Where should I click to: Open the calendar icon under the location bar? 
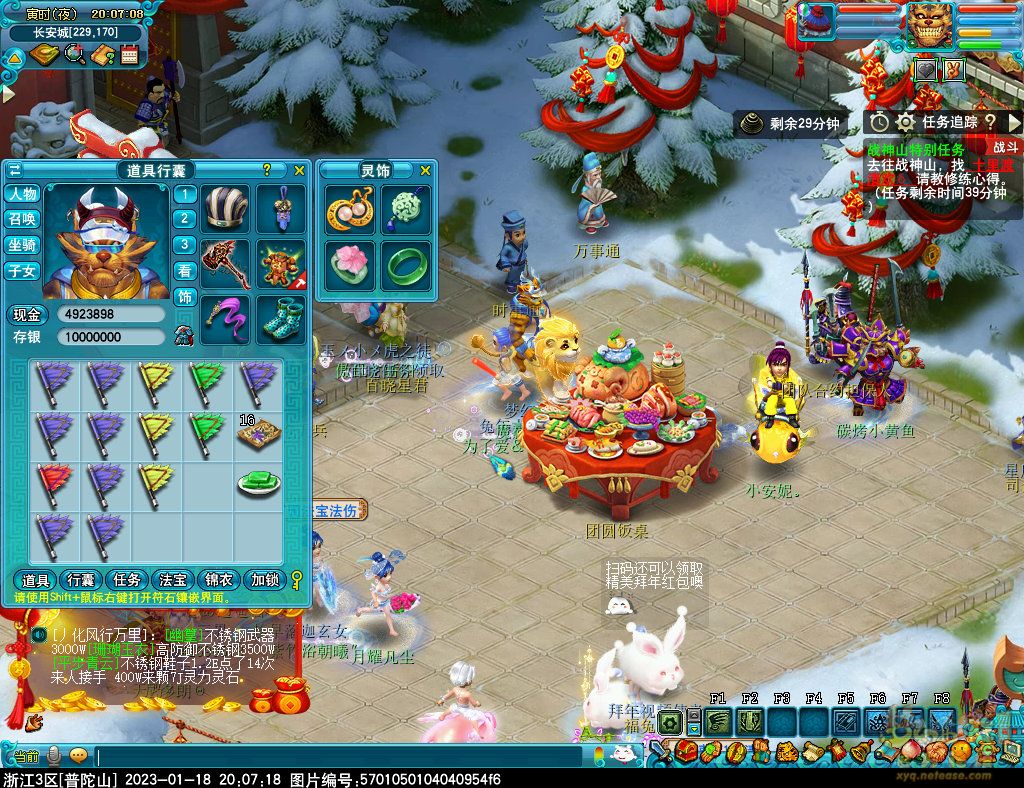[x=129, y=55]
